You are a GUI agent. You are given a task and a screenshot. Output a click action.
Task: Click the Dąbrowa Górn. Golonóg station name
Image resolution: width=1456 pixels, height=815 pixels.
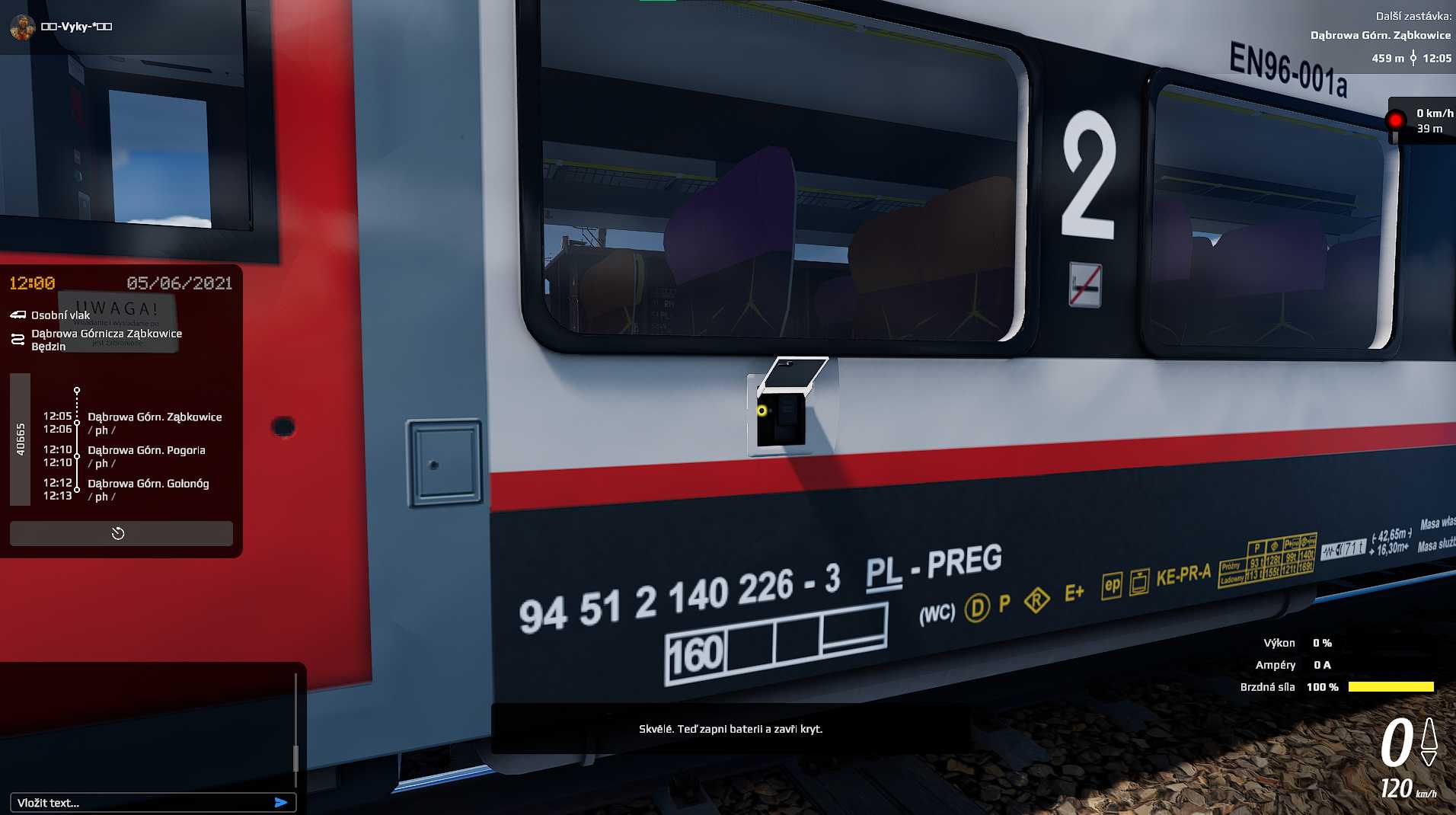[x=148, y=483]
